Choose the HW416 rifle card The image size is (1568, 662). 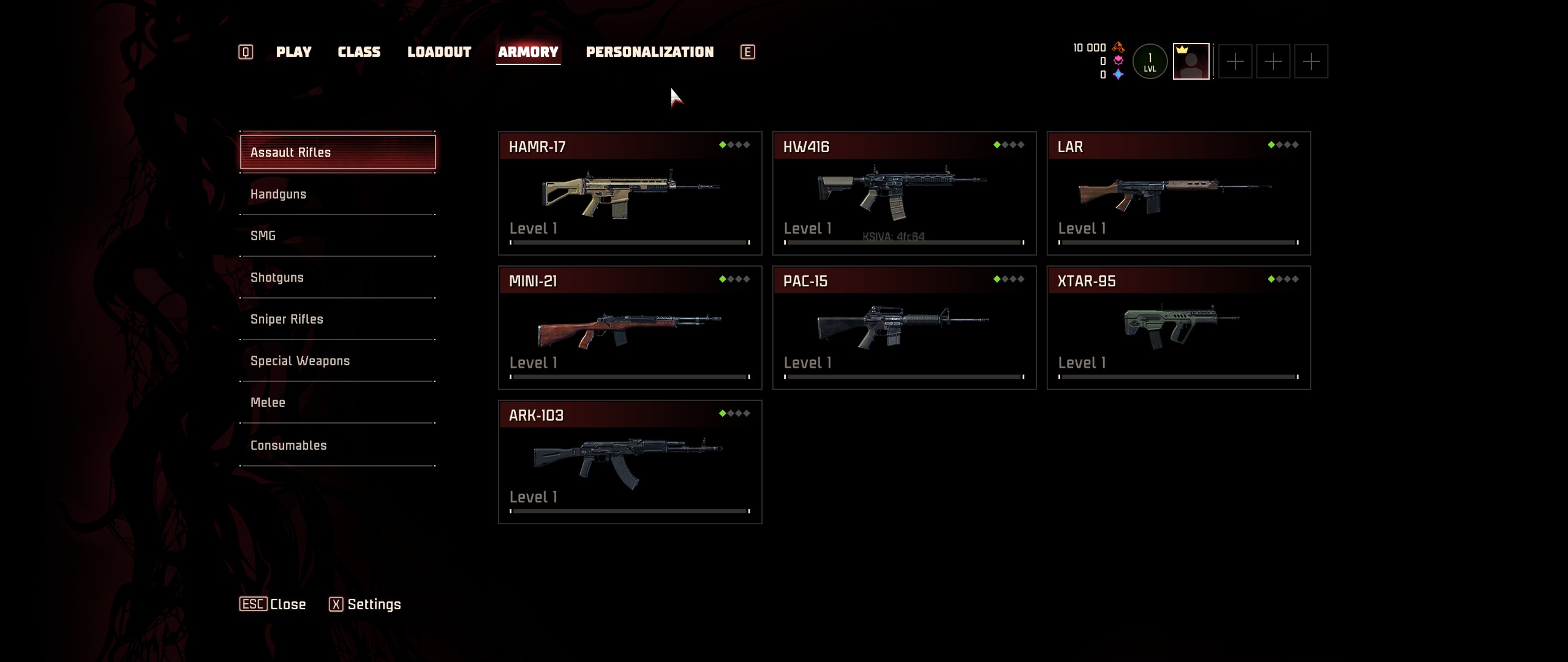(904, 193)
